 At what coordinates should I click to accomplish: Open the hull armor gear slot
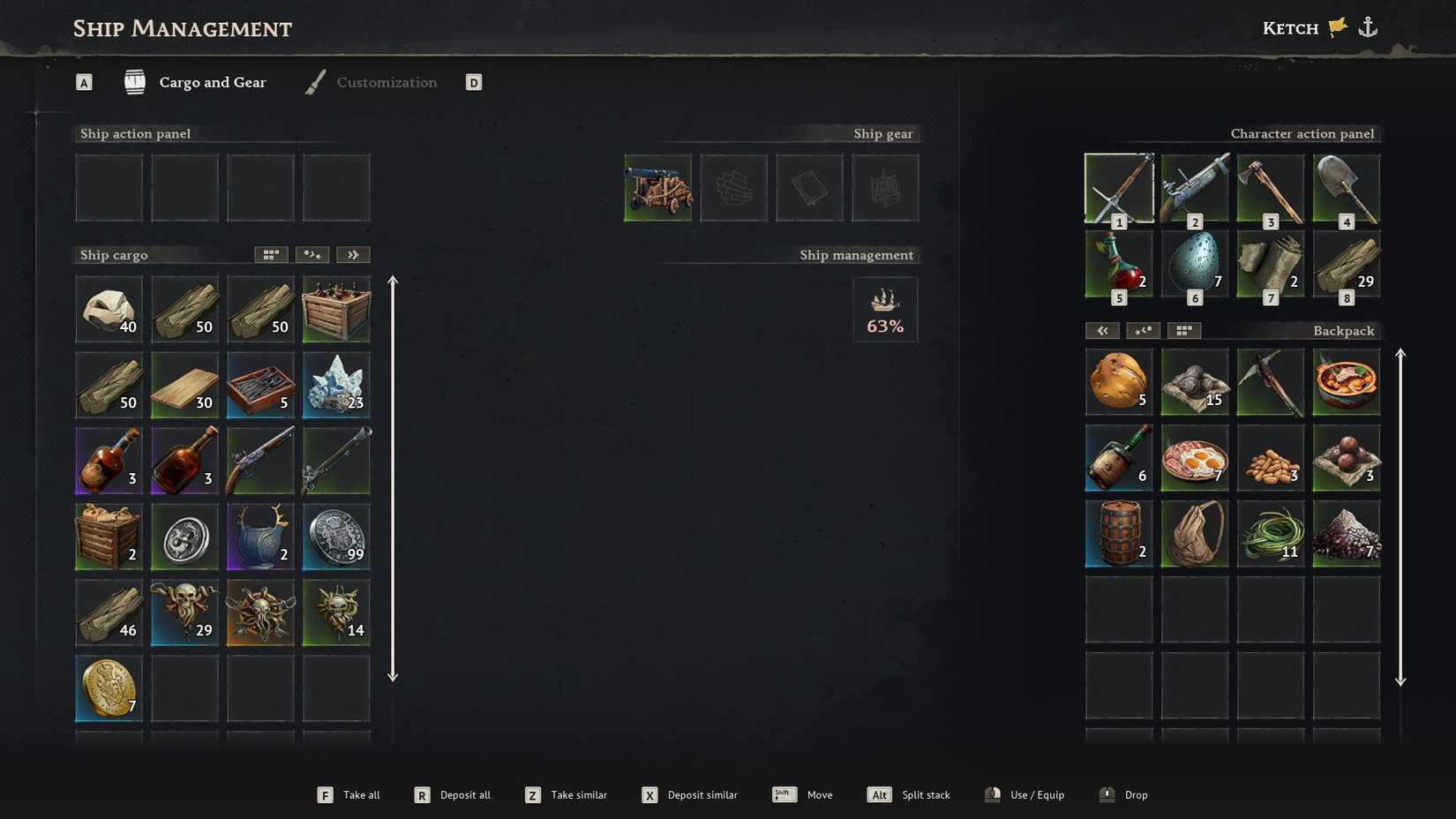click(809, 187)
